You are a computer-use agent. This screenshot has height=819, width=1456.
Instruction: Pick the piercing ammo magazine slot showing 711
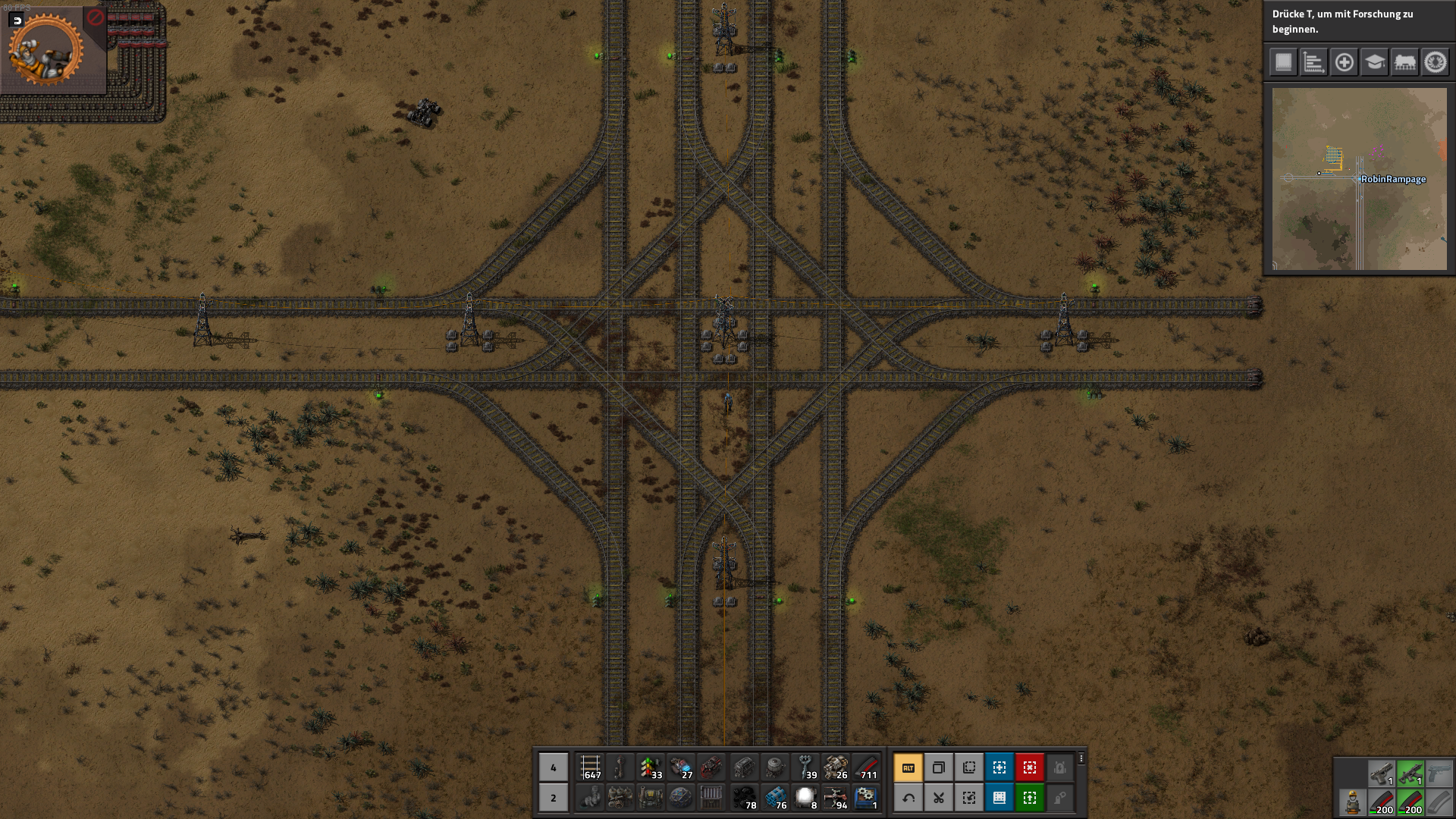866,767
